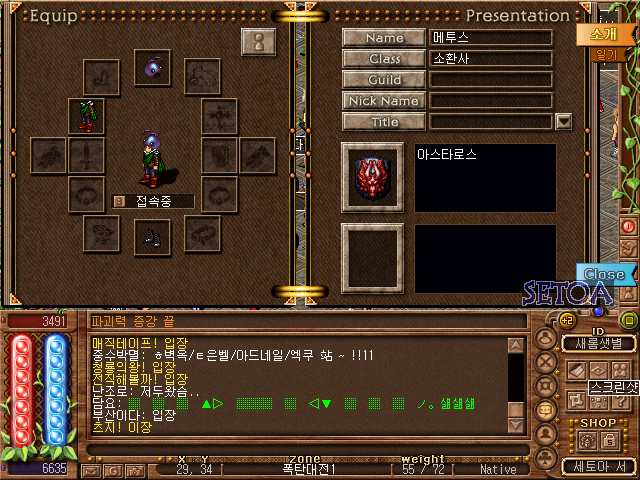Click the Guild field

click(x=491, y=80)
